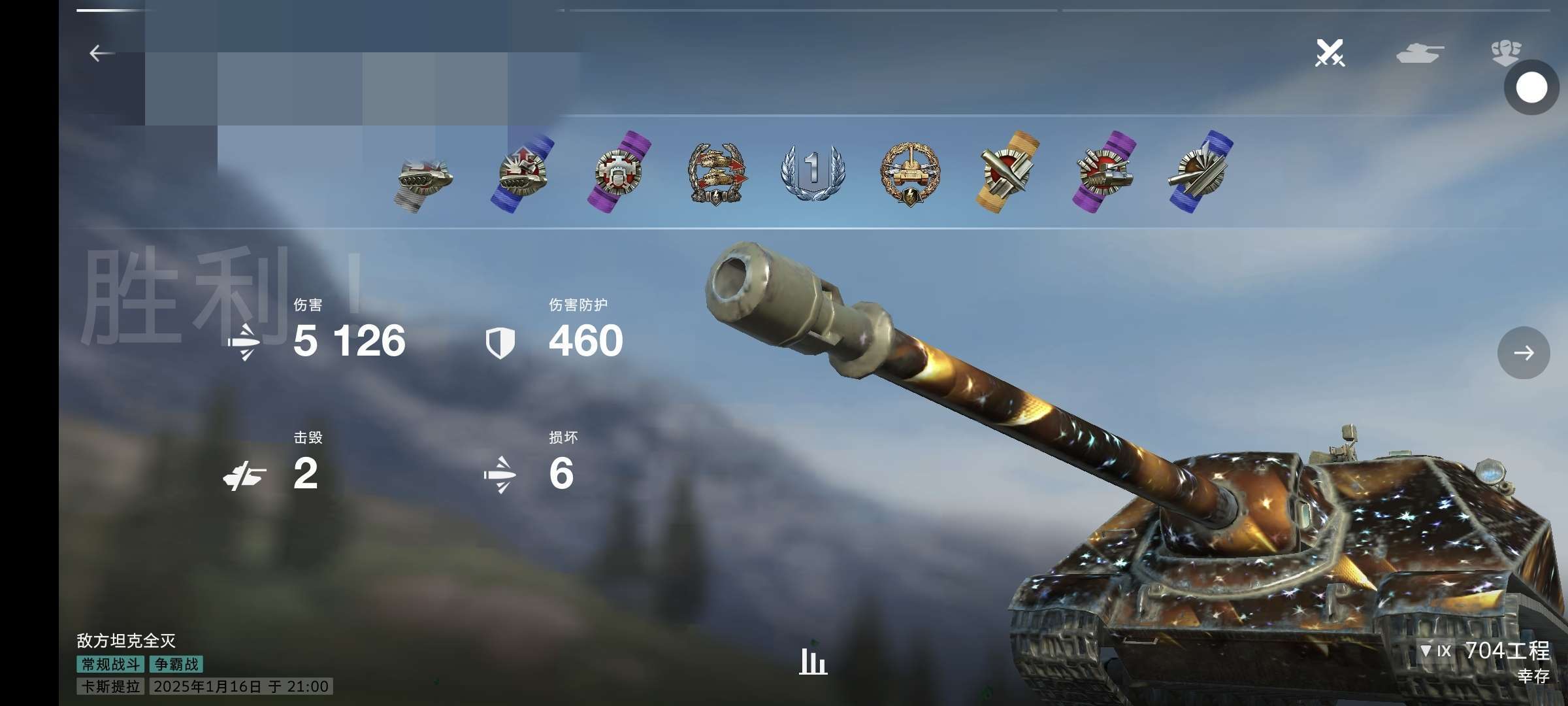This screenshot has height=706, width=1568.
Task: Go back using the left arrow
Action: 101,53
